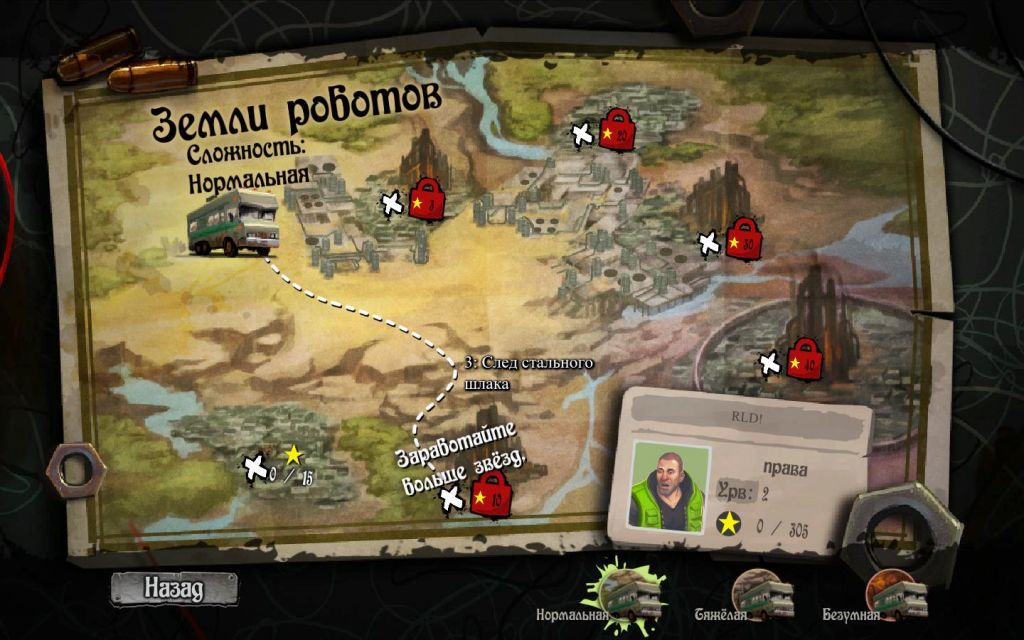Screen dimensions: 1024x640
Task: Choose the locked level requiring 30 stars
Action: click(741, 240)
